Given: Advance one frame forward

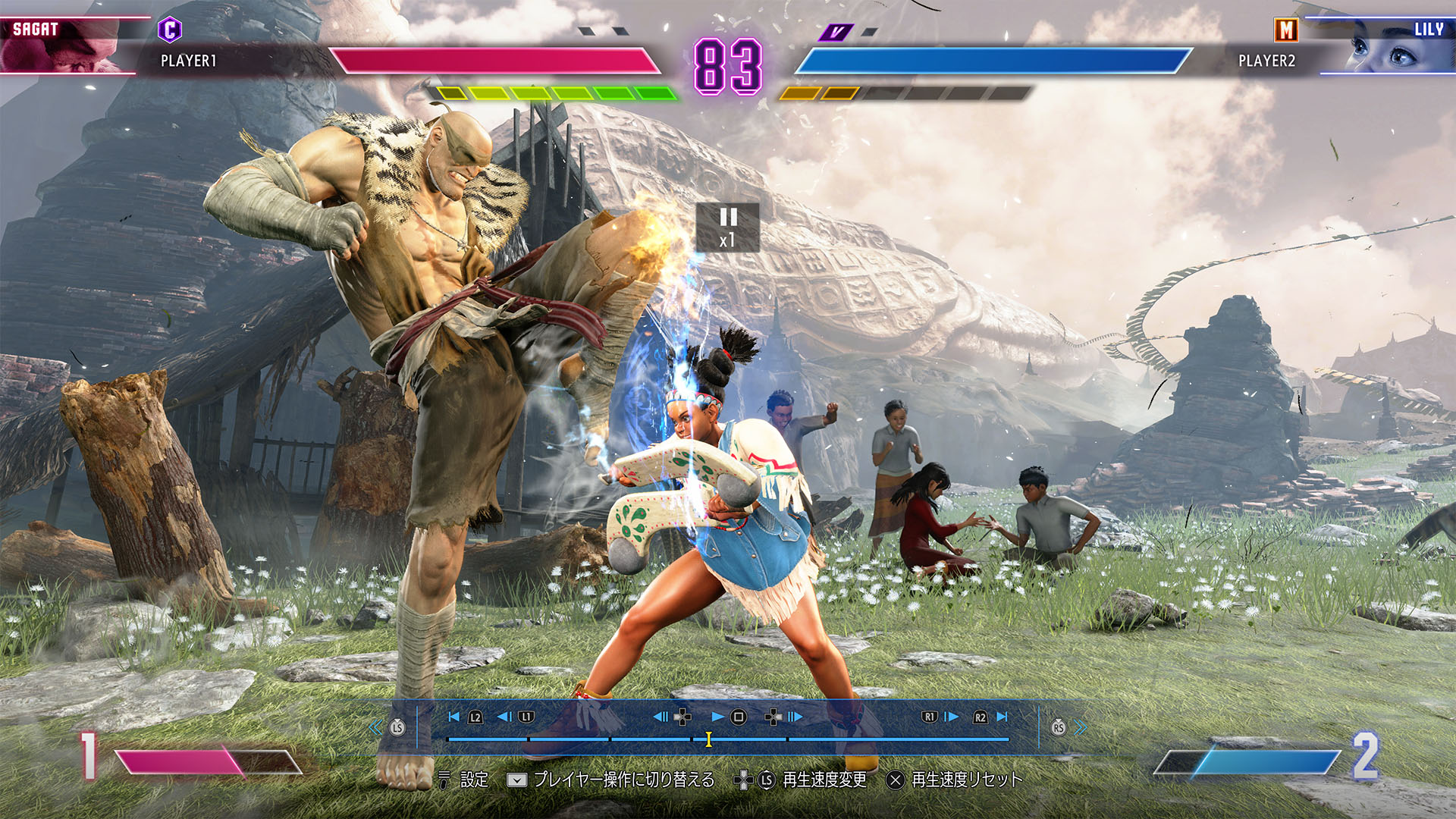Looking at the screenshot, I should tap(795, 717).
